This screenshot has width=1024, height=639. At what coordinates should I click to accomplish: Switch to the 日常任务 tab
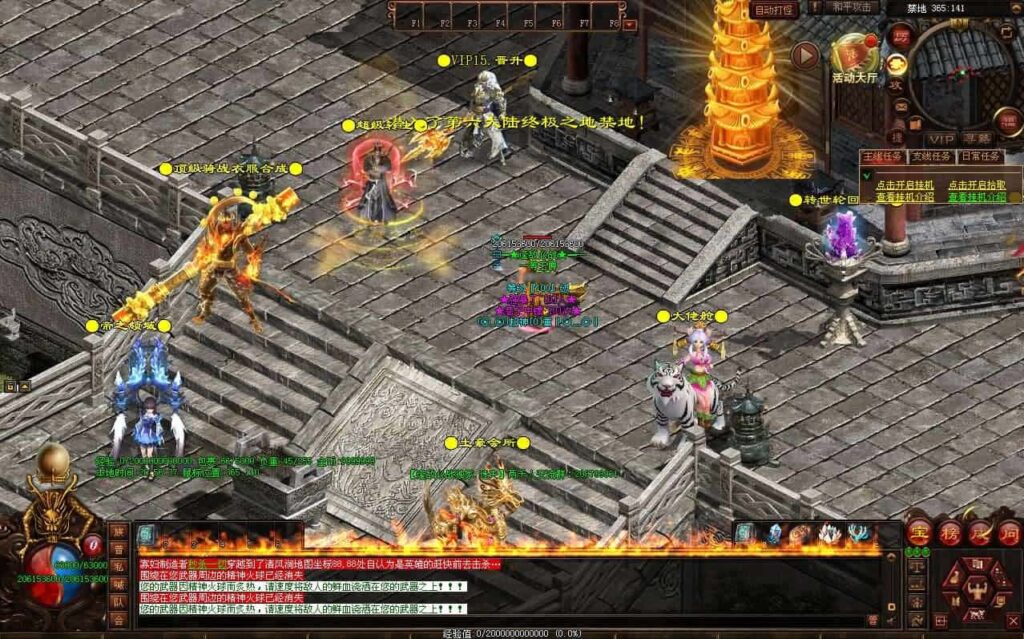click(x=980, y=156)
